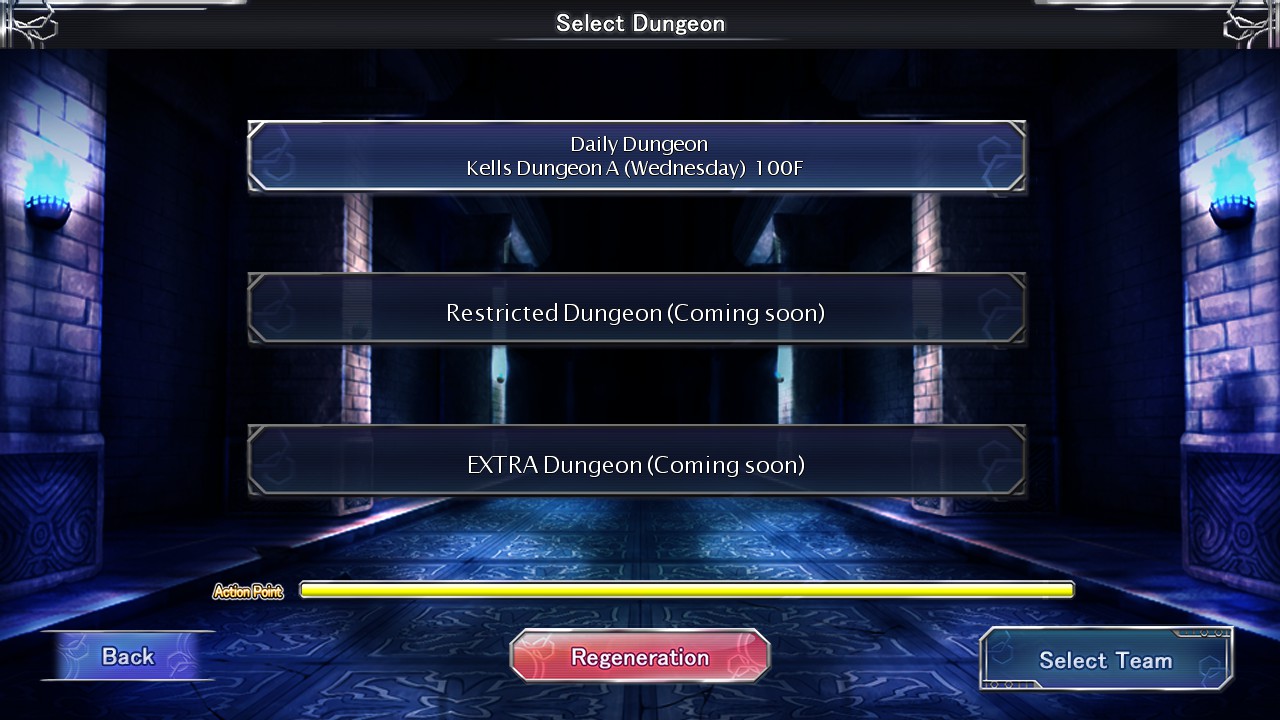Click the Action Point label icon
Screen dimensions: 1280x720
247,590
